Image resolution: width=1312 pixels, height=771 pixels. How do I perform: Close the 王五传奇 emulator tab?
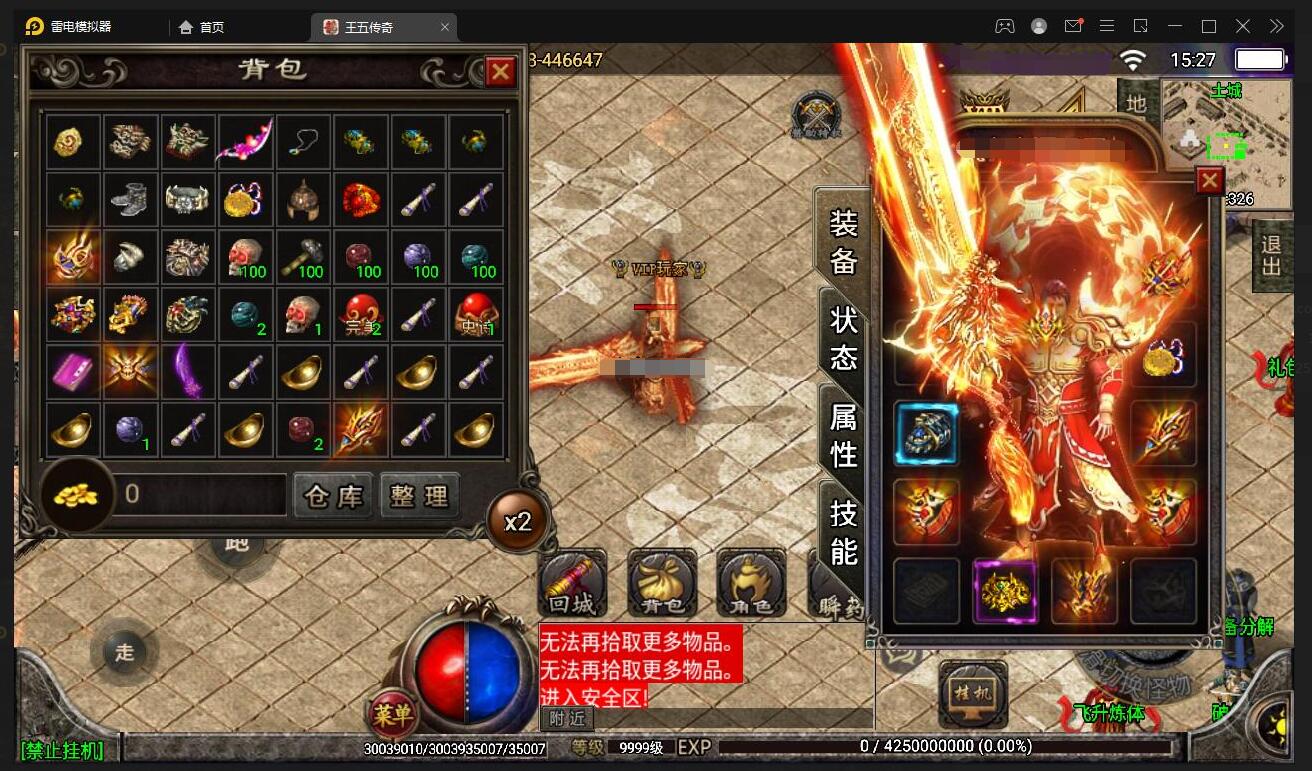pyautogui.click(x=445, y=27)
